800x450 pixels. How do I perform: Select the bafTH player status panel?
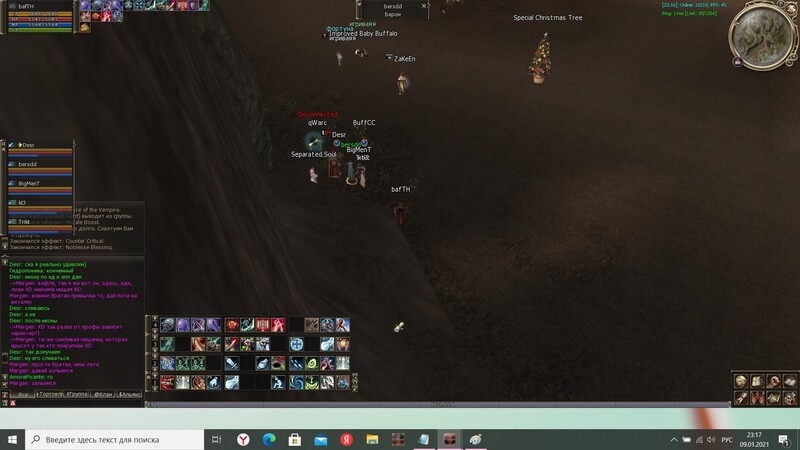40,16
